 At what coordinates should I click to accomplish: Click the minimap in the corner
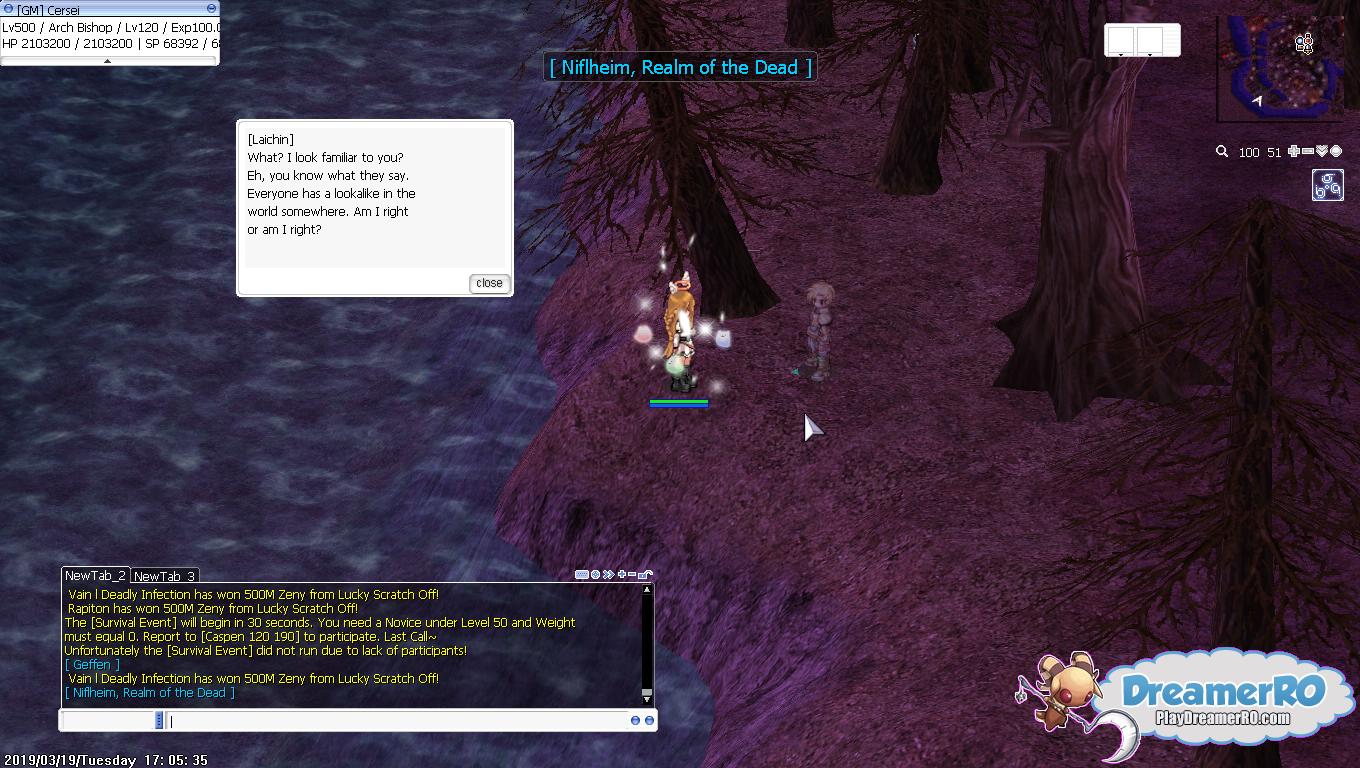[1281, 69]
